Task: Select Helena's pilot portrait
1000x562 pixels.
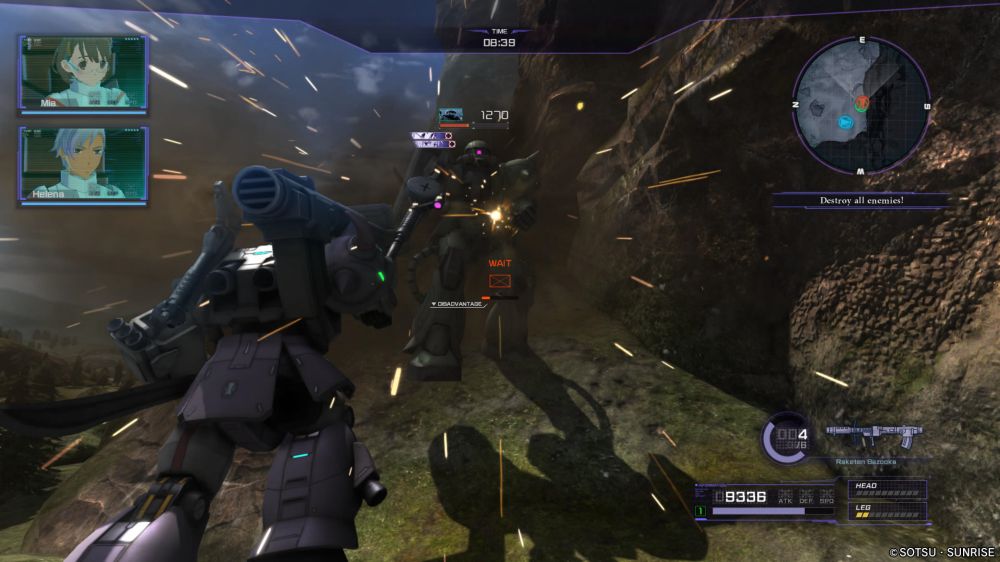Action: [x=82, y=164]
